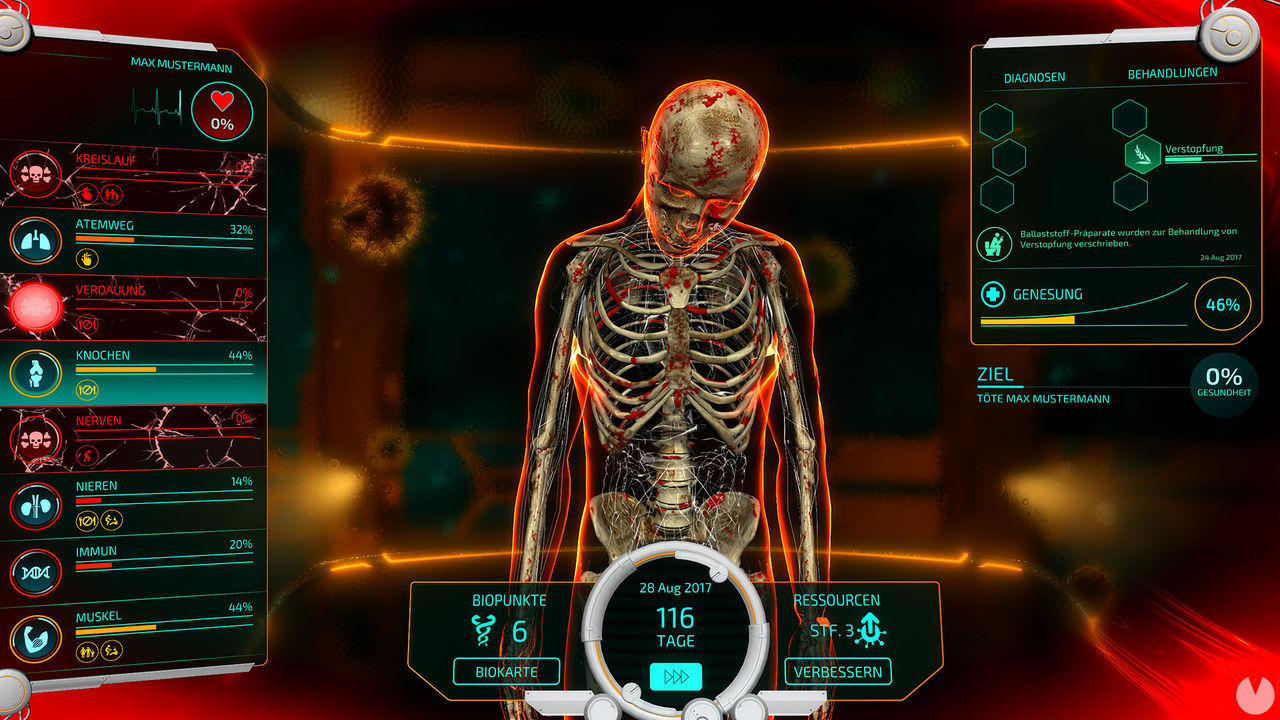Click the infected Verdauung stomach icon
This screenshot has height=720, width=1280.
(35, 305)
